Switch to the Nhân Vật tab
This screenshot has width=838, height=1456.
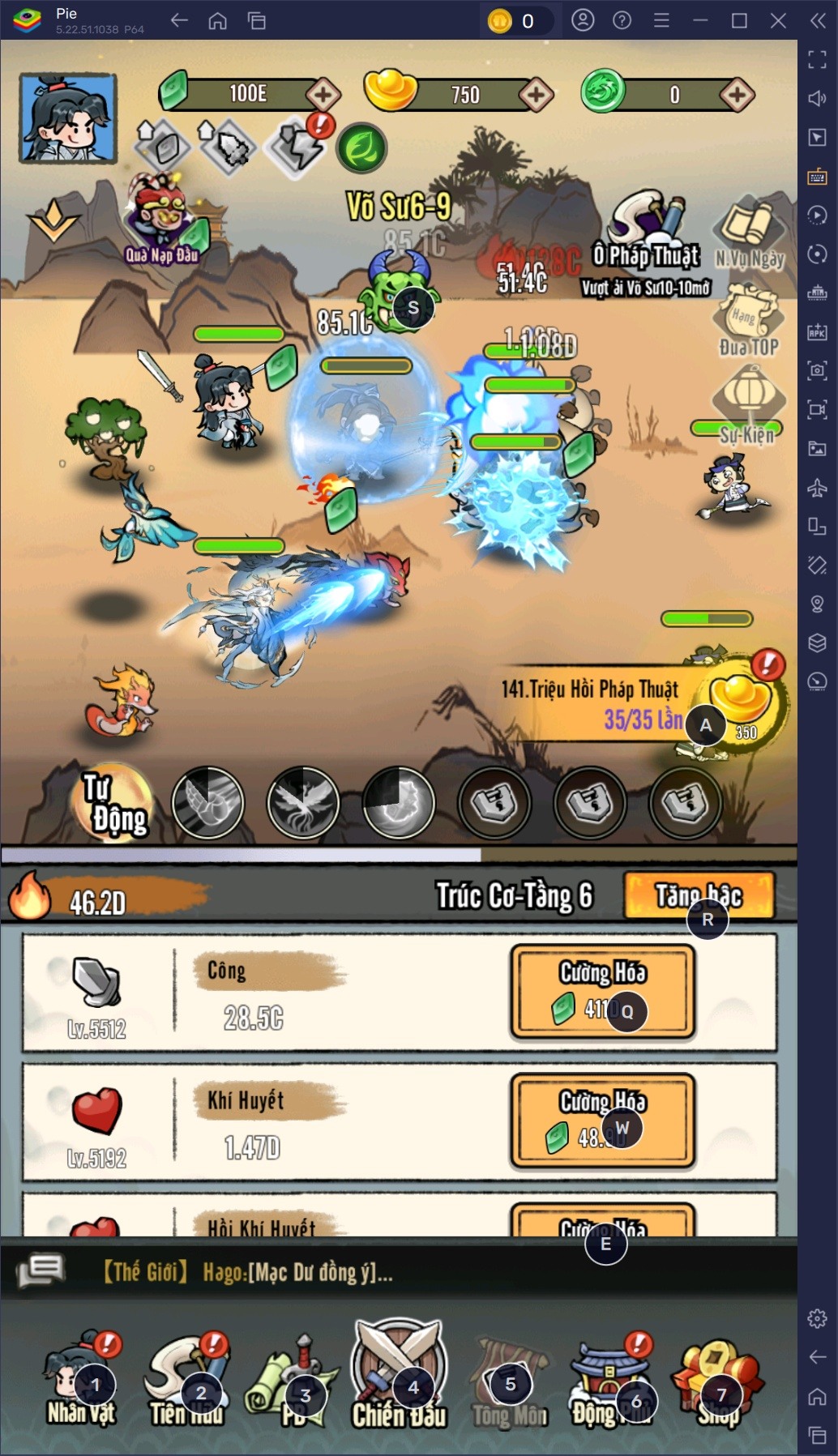[x=81, y=1381]
